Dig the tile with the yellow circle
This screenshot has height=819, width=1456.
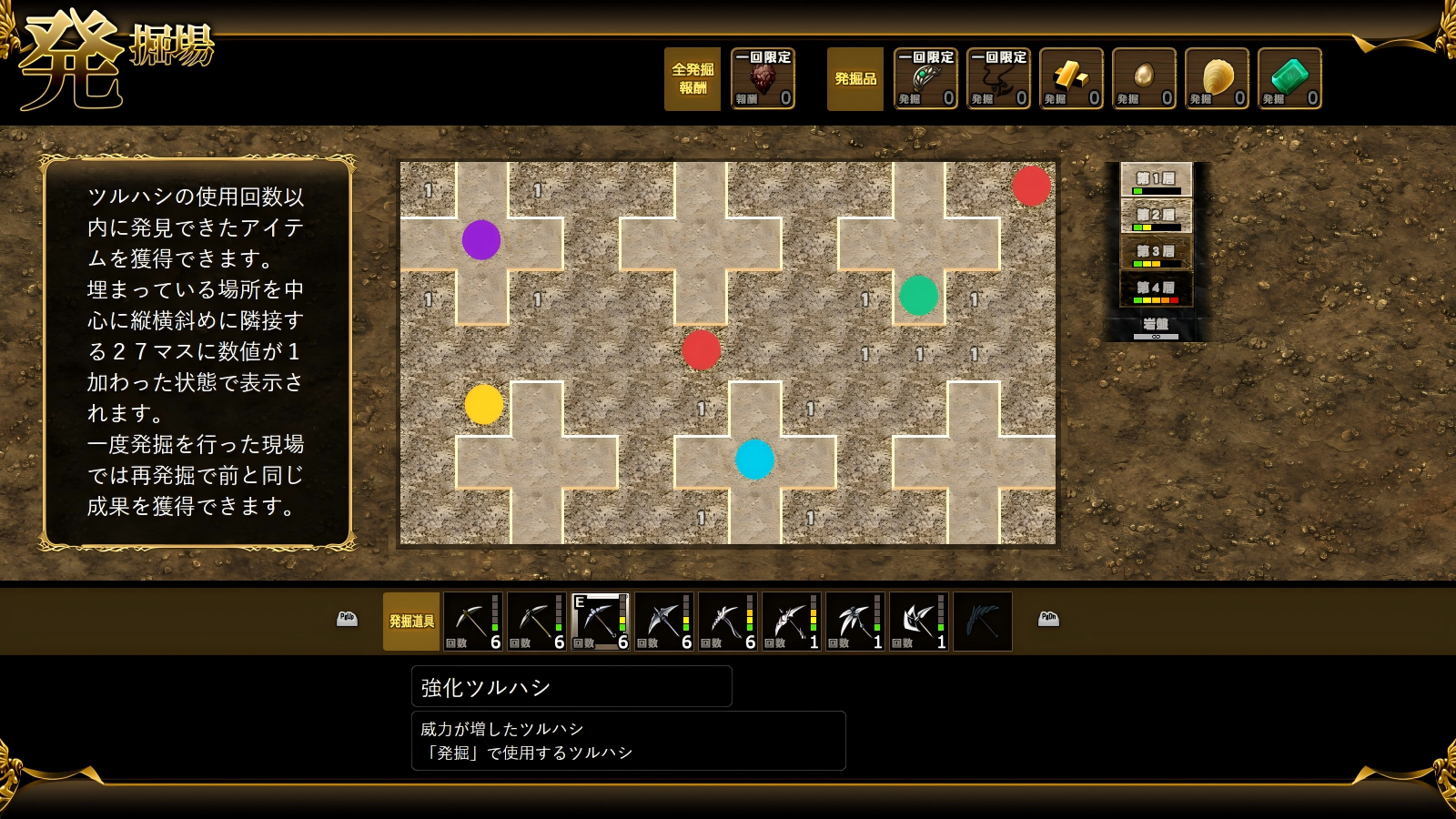(x=484, y=405)
